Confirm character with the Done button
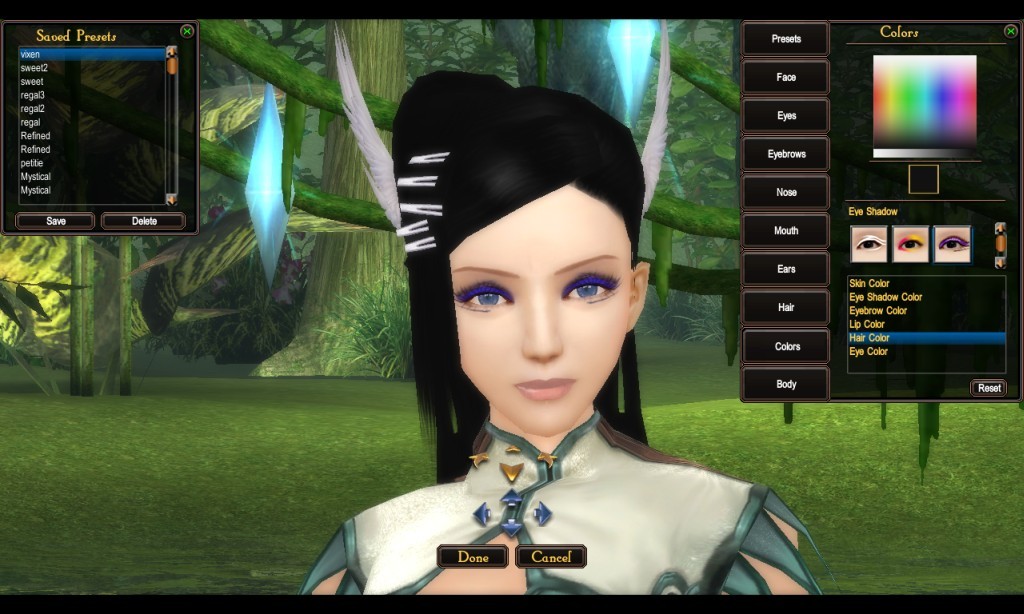The width and height of the screenshot is (1024, 614). tap(473, 557)
